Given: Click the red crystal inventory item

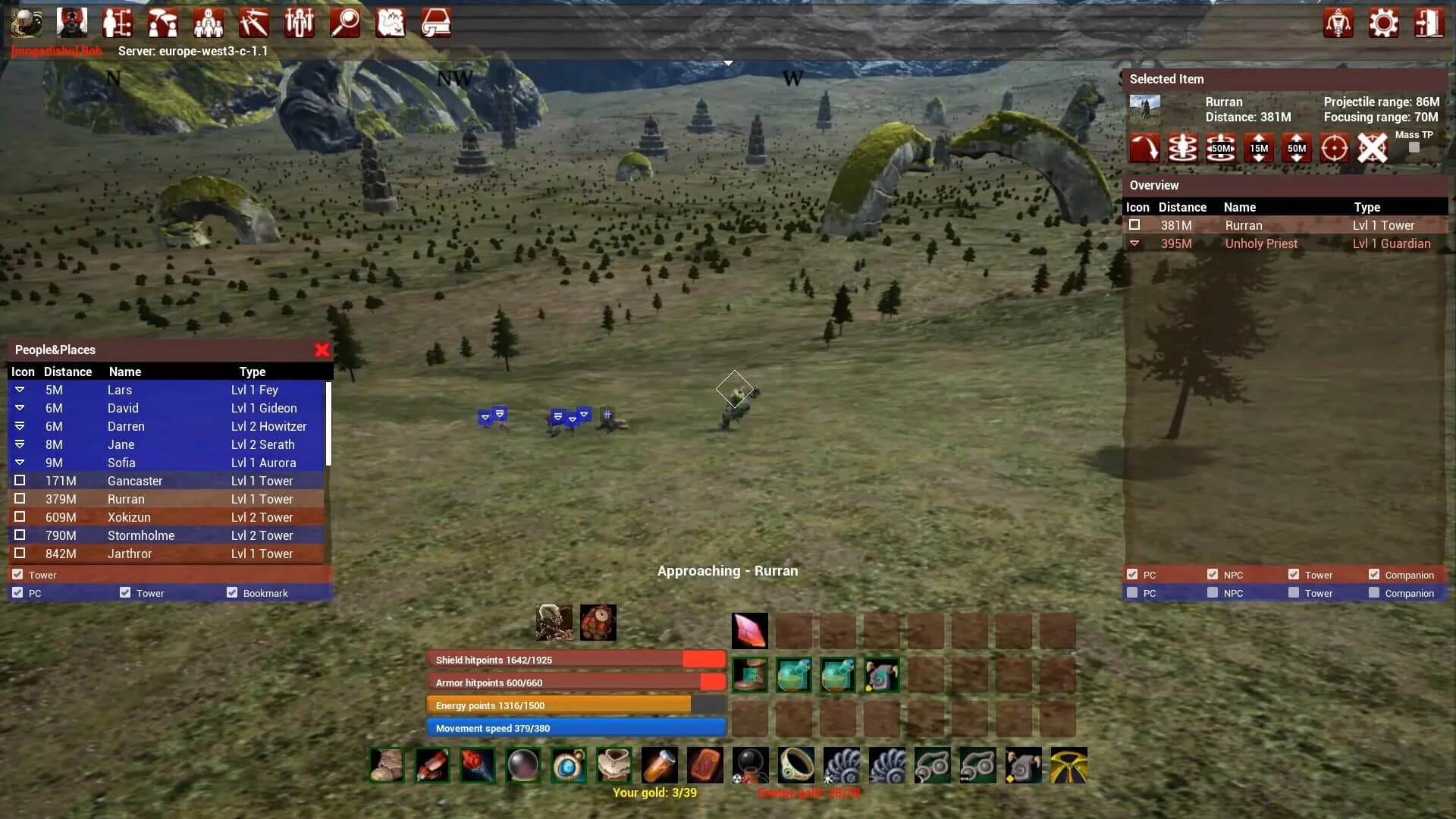Looking at the screenshot, I should point(750,629).
